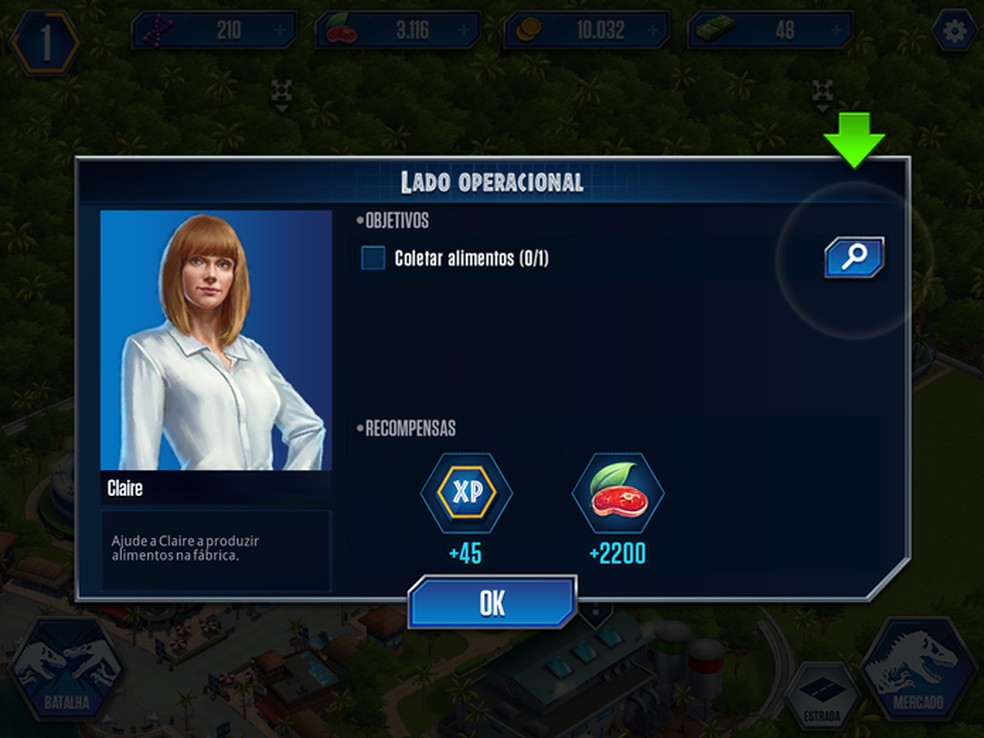The height and width of the screenshot is (738, 984).
Task: Add more food with the plus button
Action: 465,31
